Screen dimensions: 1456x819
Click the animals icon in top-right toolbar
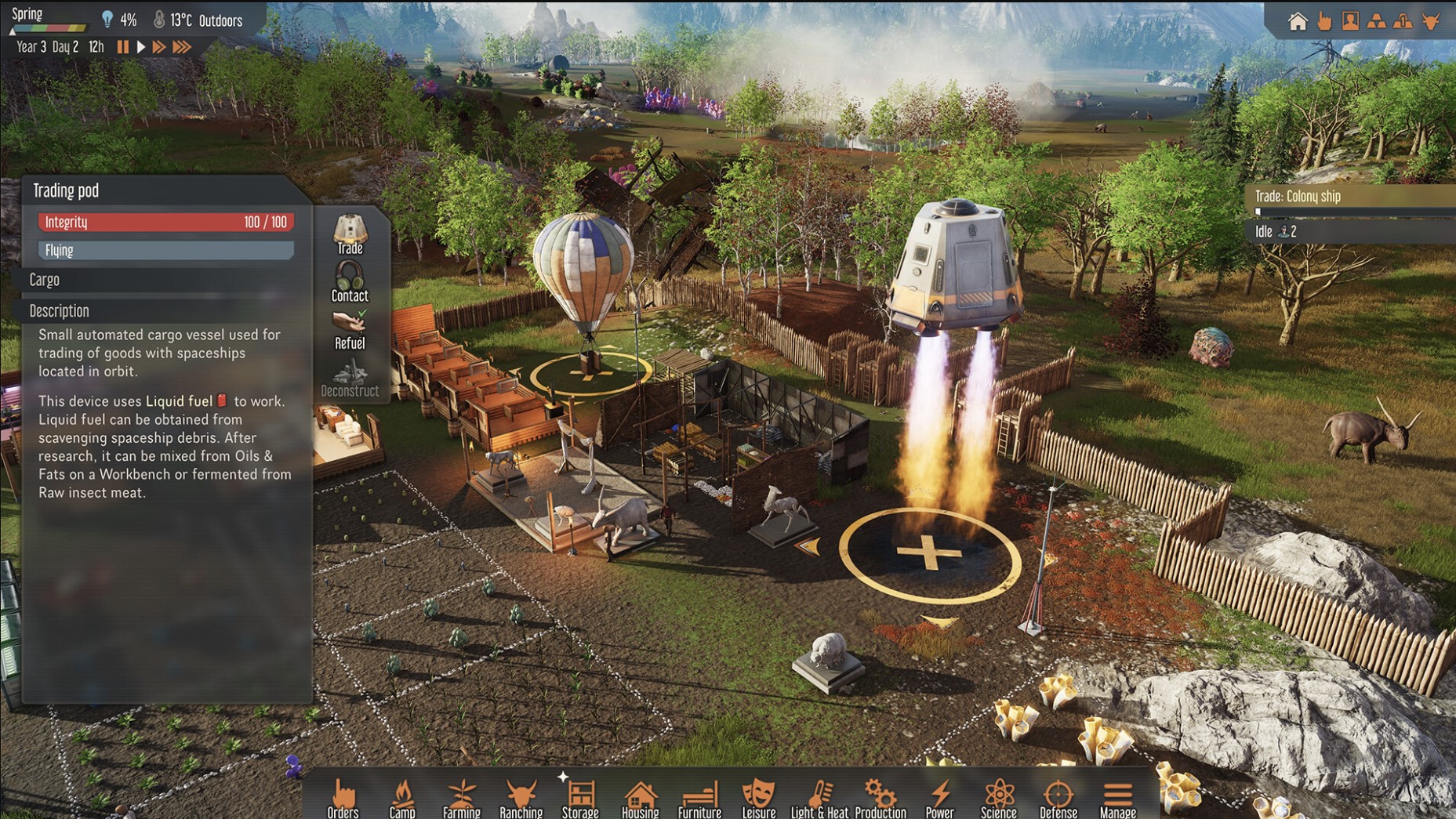coord(1430,21)
